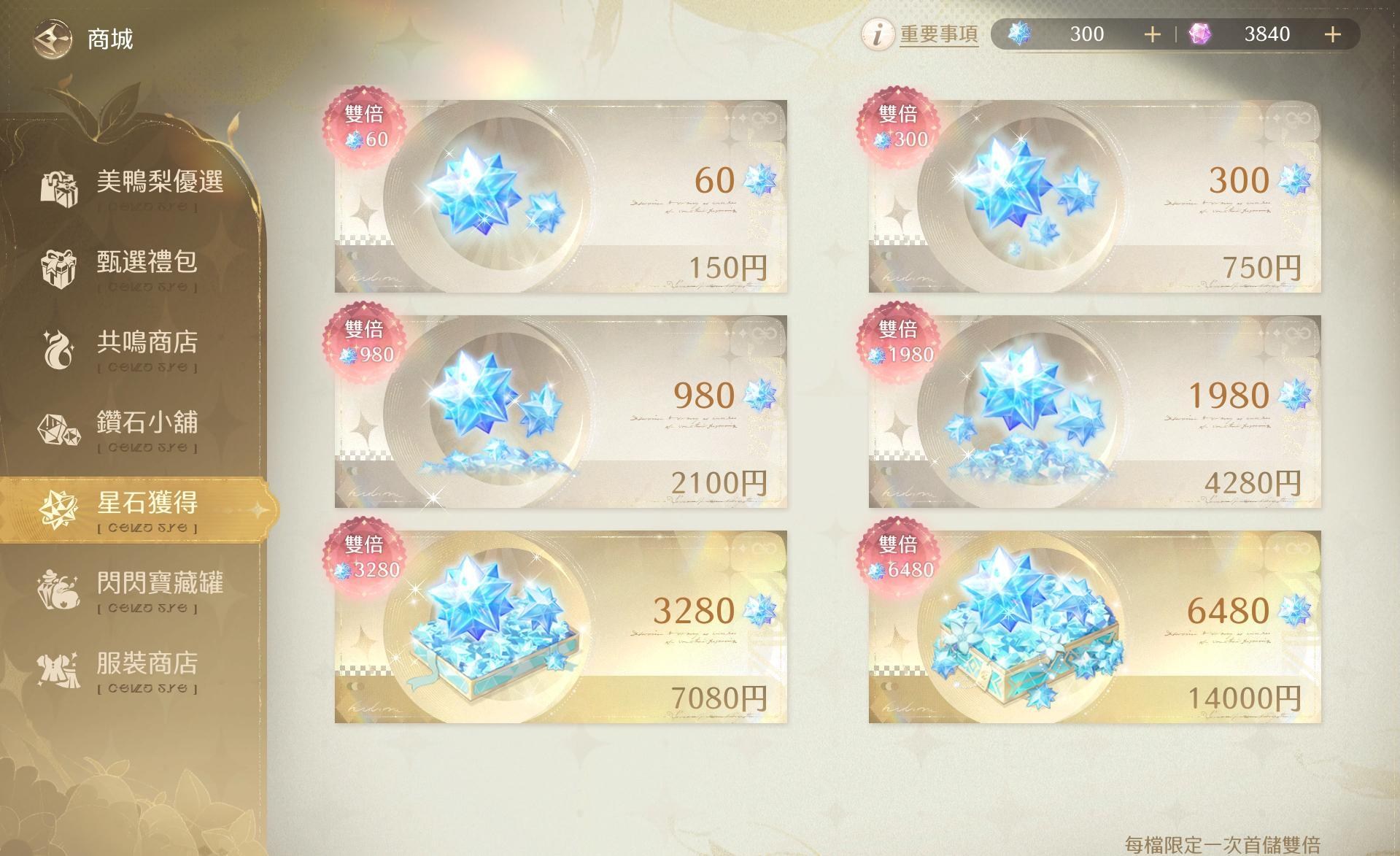Open the 鑽石小舖 diamond icon
The width and height of the screenshot is (1400, 856).
58,429
